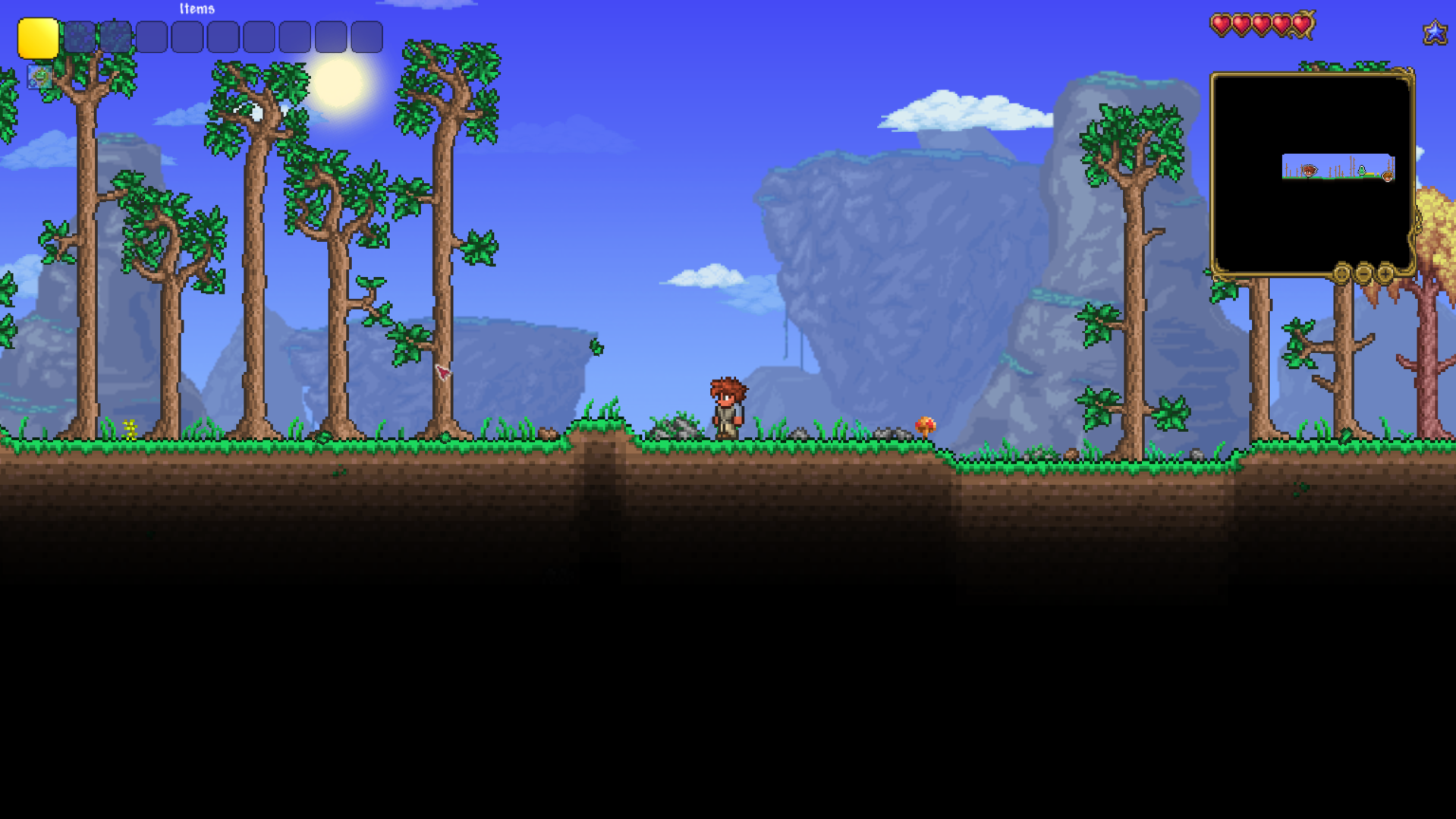1456x819 pixels.
Task: Click the smiling sun buff icon
Action: point(39,77)
